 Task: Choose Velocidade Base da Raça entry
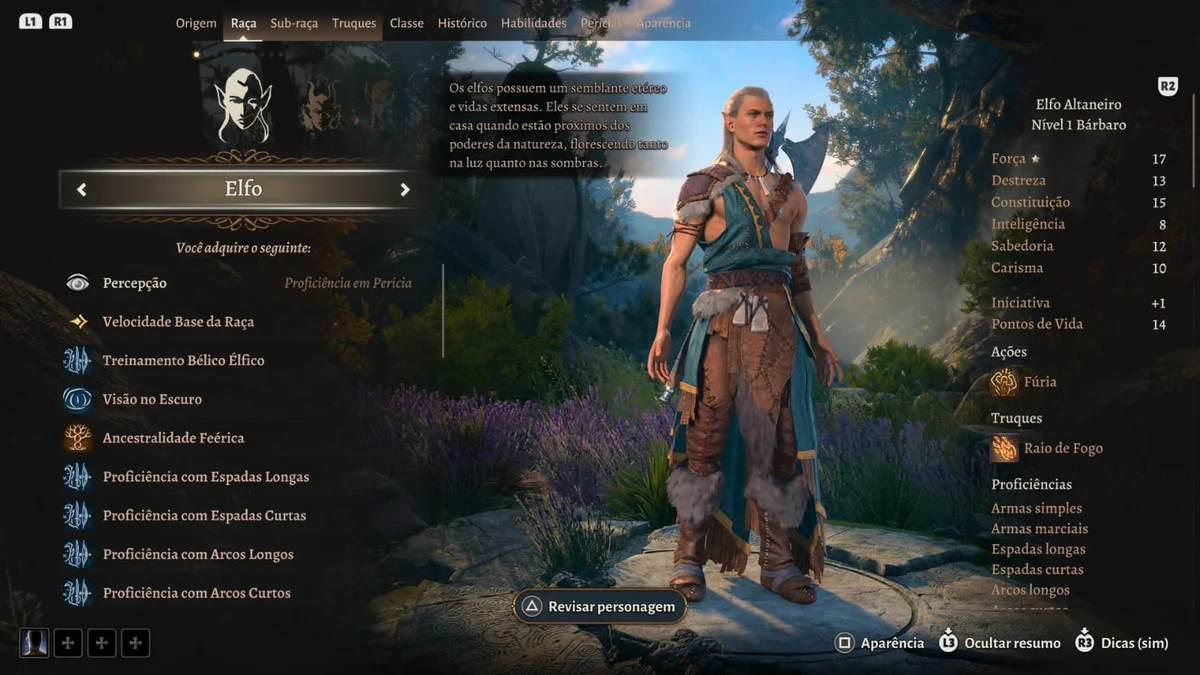178,322
